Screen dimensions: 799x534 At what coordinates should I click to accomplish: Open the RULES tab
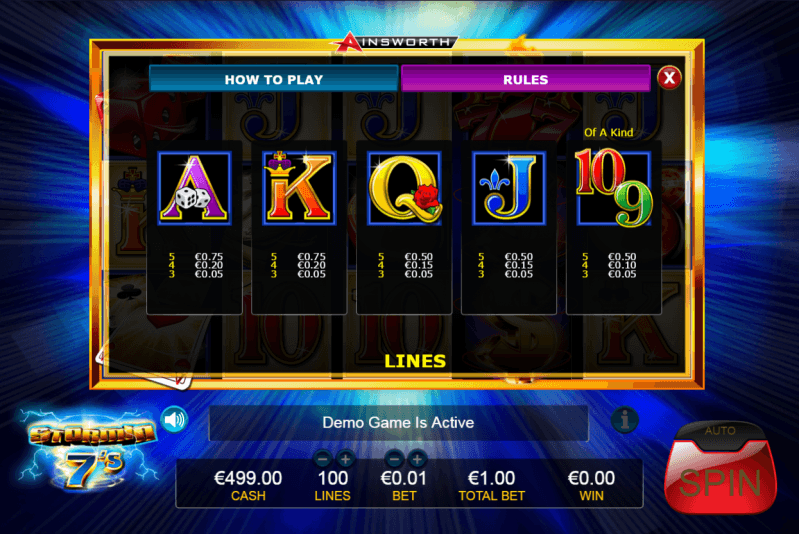point(525,79)
